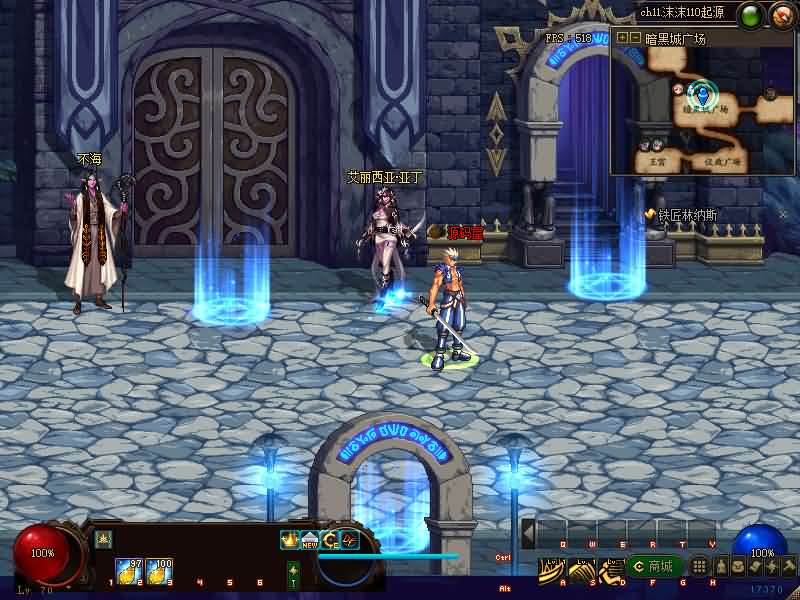Use the potion in hotbar slot 2
The image size is (800, 600).
tap(129, 570)
